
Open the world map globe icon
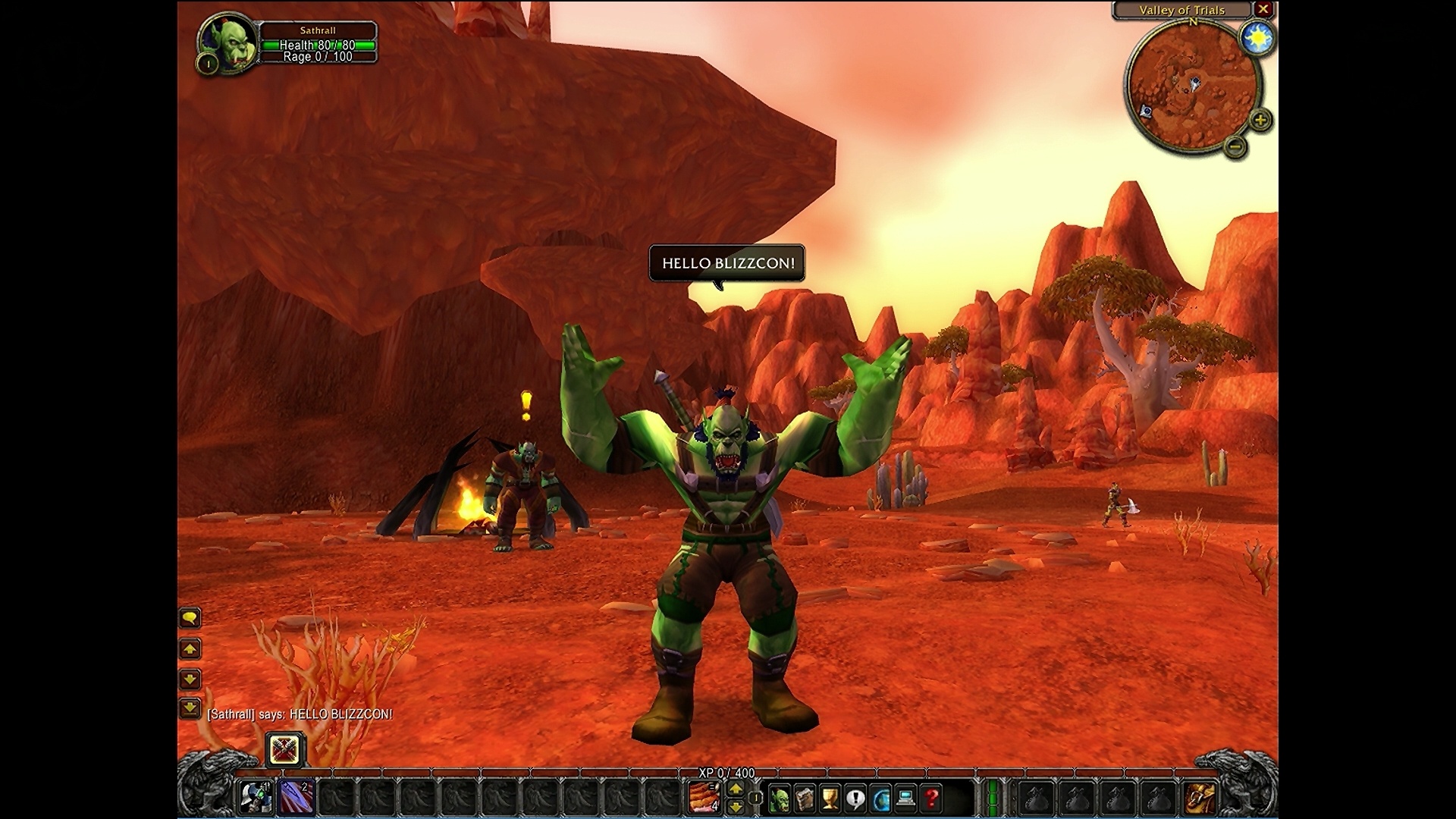pyautogui.click(x=881, y=799)
